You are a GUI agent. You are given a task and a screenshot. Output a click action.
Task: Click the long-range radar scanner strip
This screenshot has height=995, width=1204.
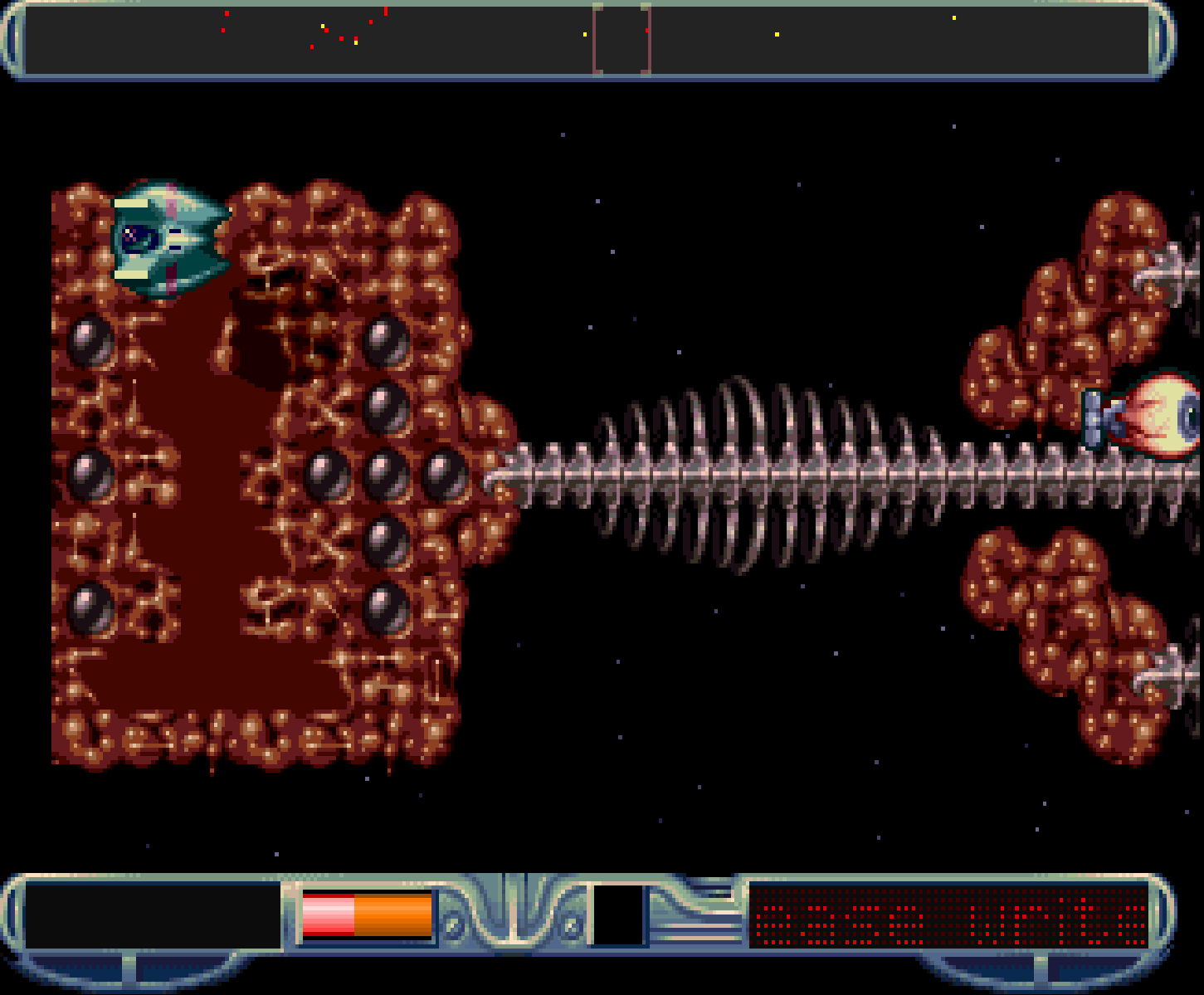click(587, 40)
